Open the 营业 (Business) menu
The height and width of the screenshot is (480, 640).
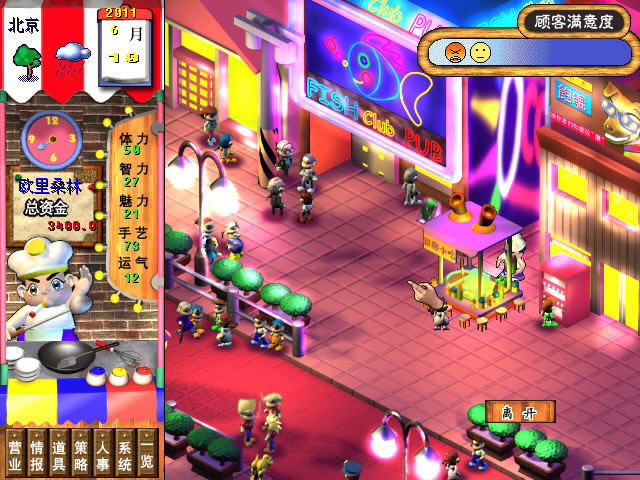tap(15, 454)
